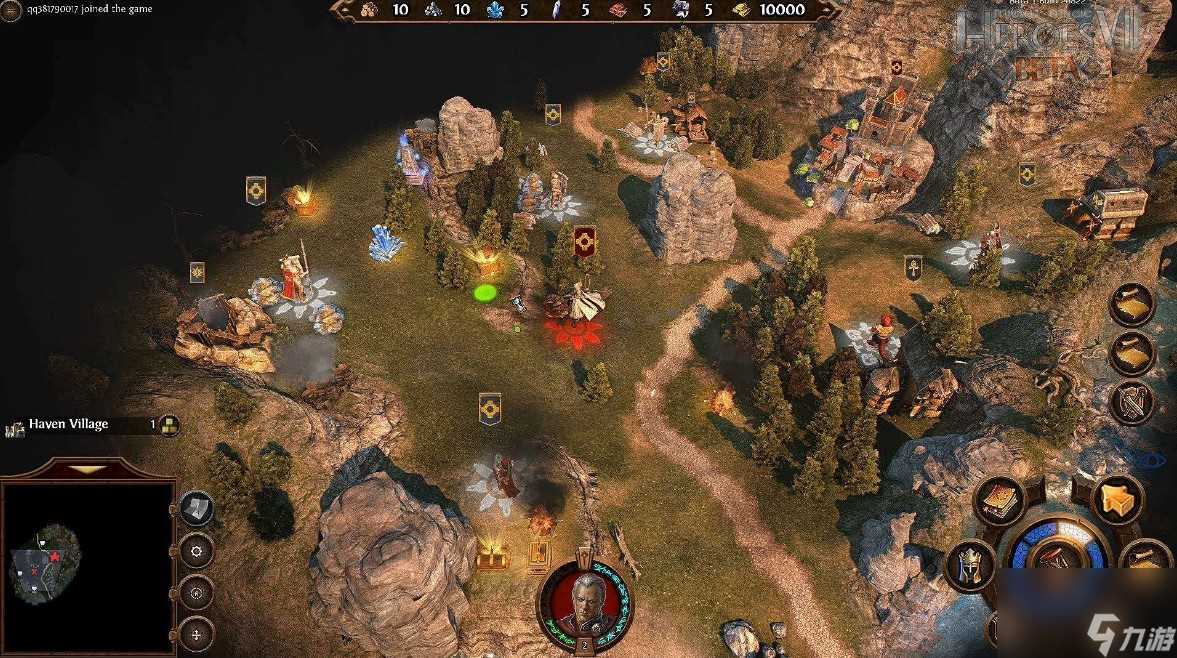Click the up-down arrows button beside the minimap
1177x658 pixels.
pos(196,632)
